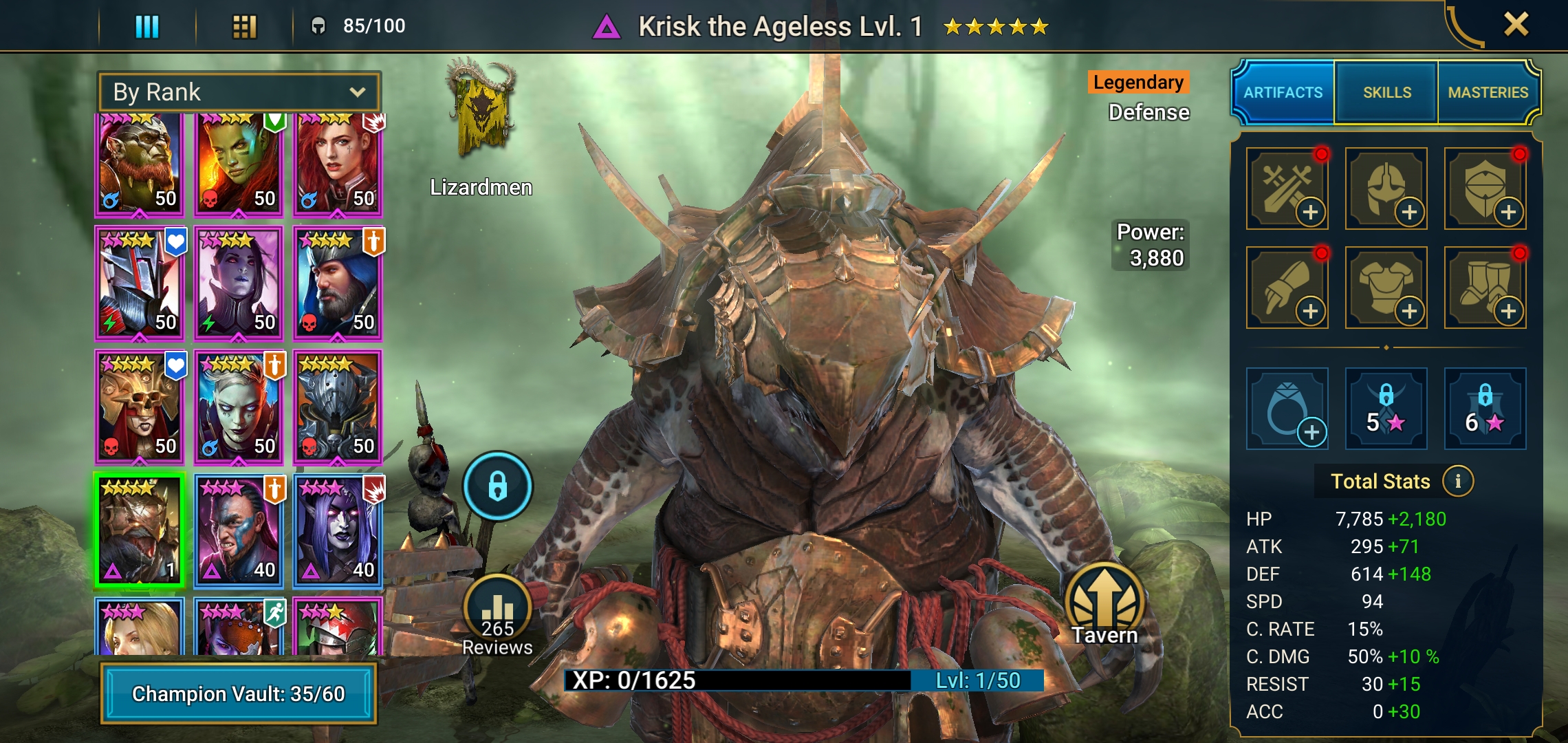Viewport: 1568px width, 743px height.
Task: Equip an item in the helmet slot
Action: pos(1386,189)
